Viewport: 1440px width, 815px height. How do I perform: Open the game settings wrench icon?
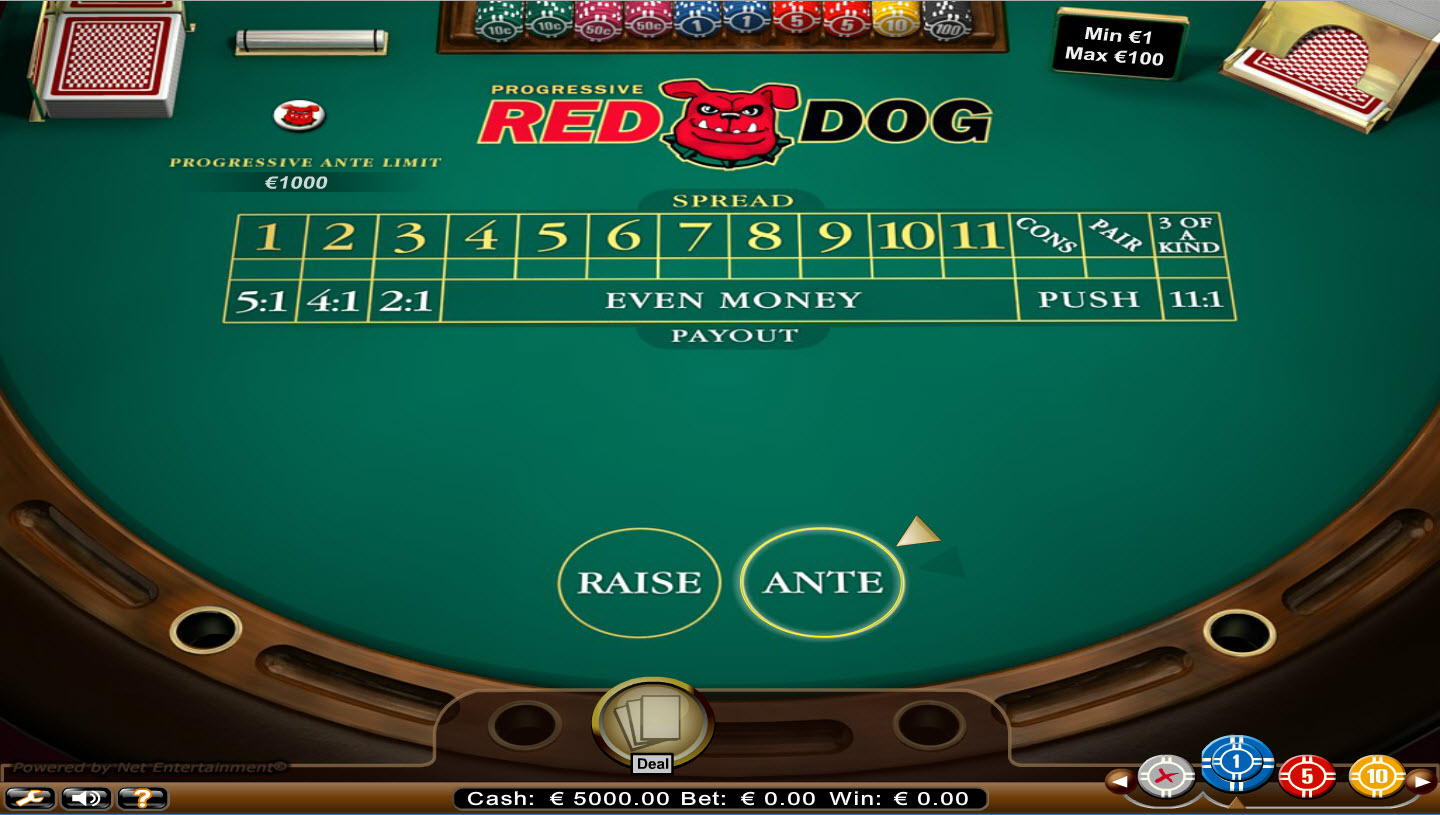30,799
